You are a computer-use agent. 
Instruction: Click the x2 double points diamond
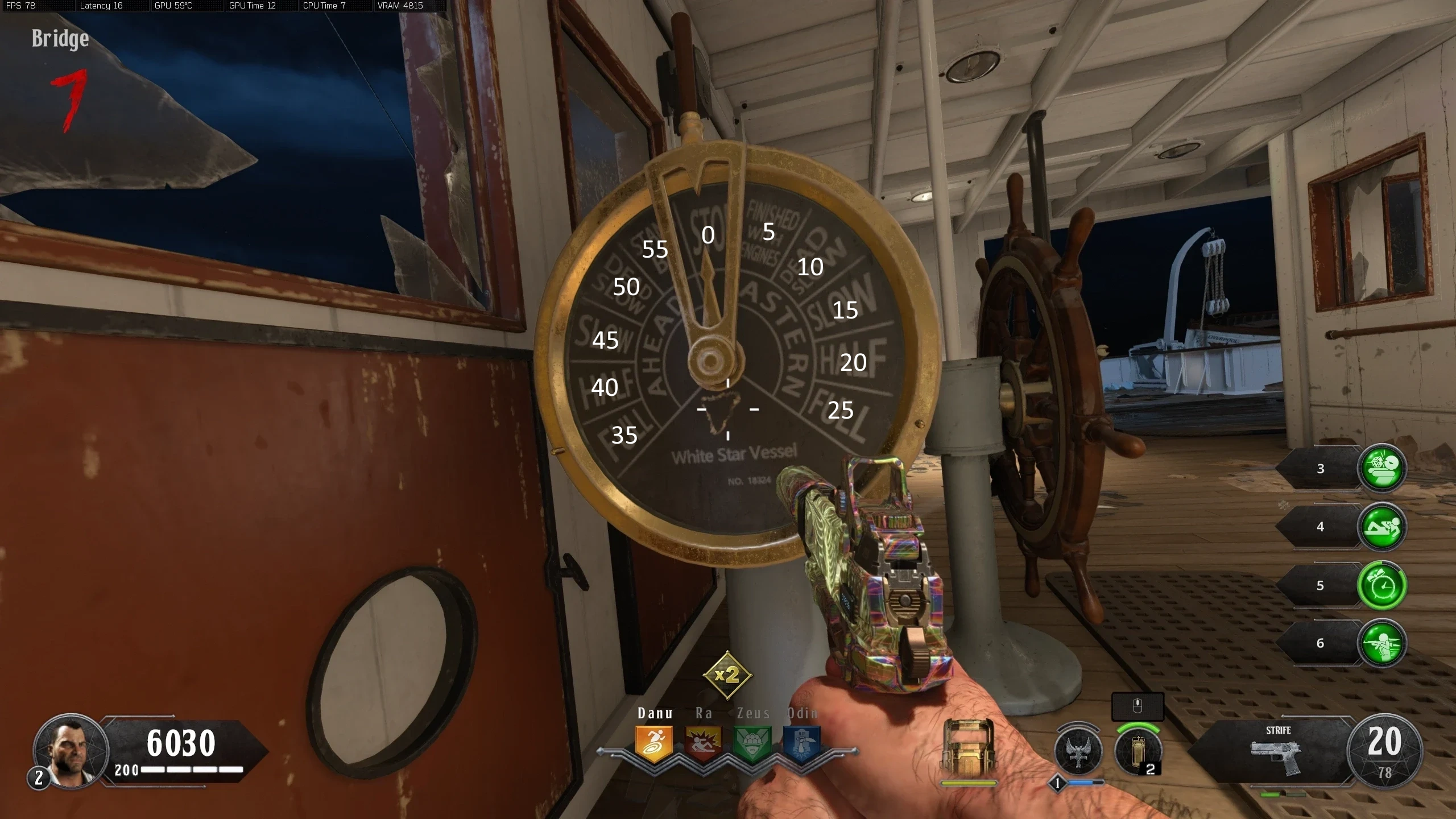727,675
